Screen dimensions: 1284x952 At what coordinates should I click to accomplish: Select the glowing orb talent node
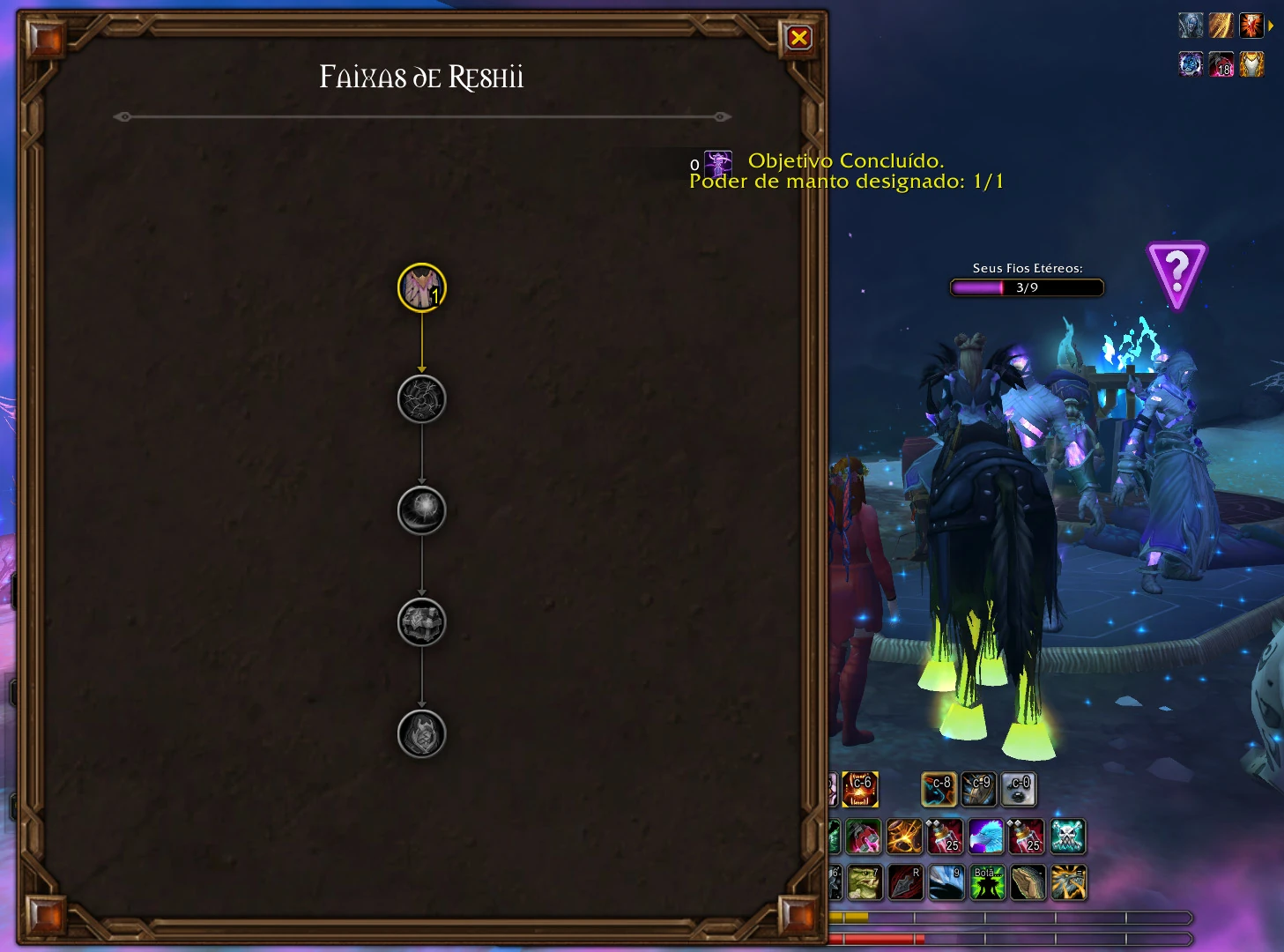tap(422, 510)
